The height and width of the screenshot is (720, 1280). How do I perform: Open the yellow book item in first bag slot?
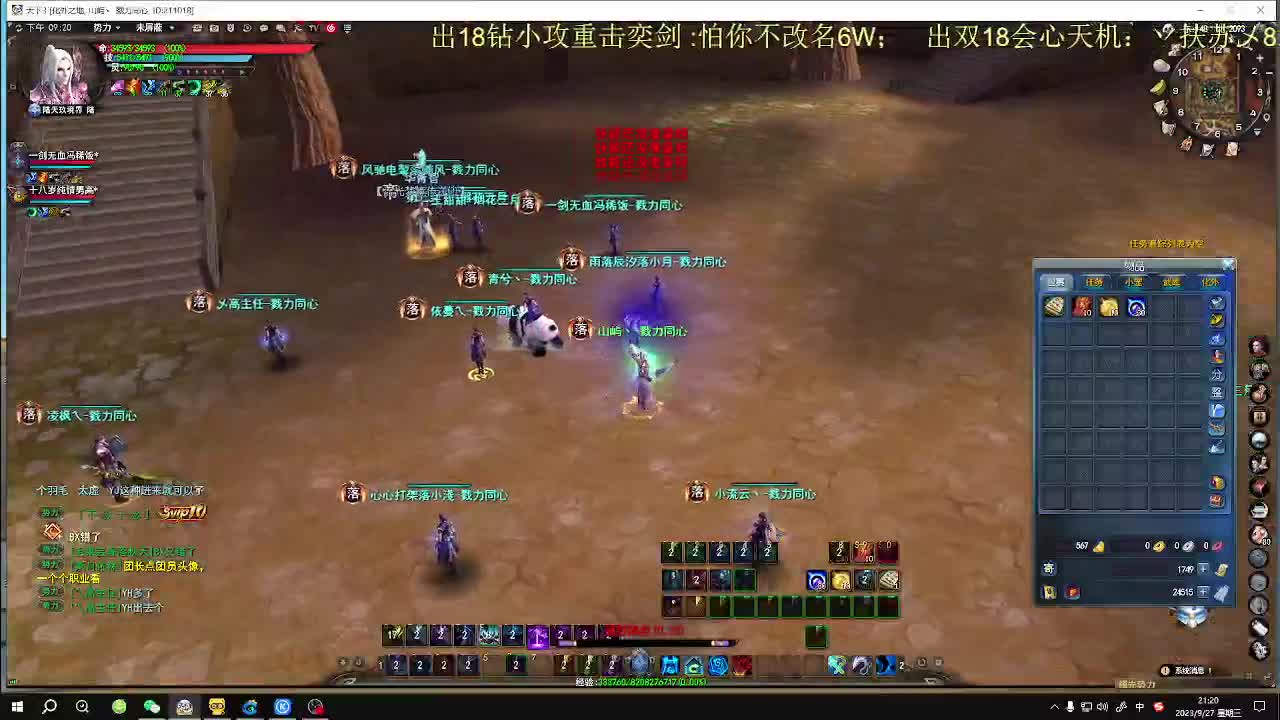1053,308
